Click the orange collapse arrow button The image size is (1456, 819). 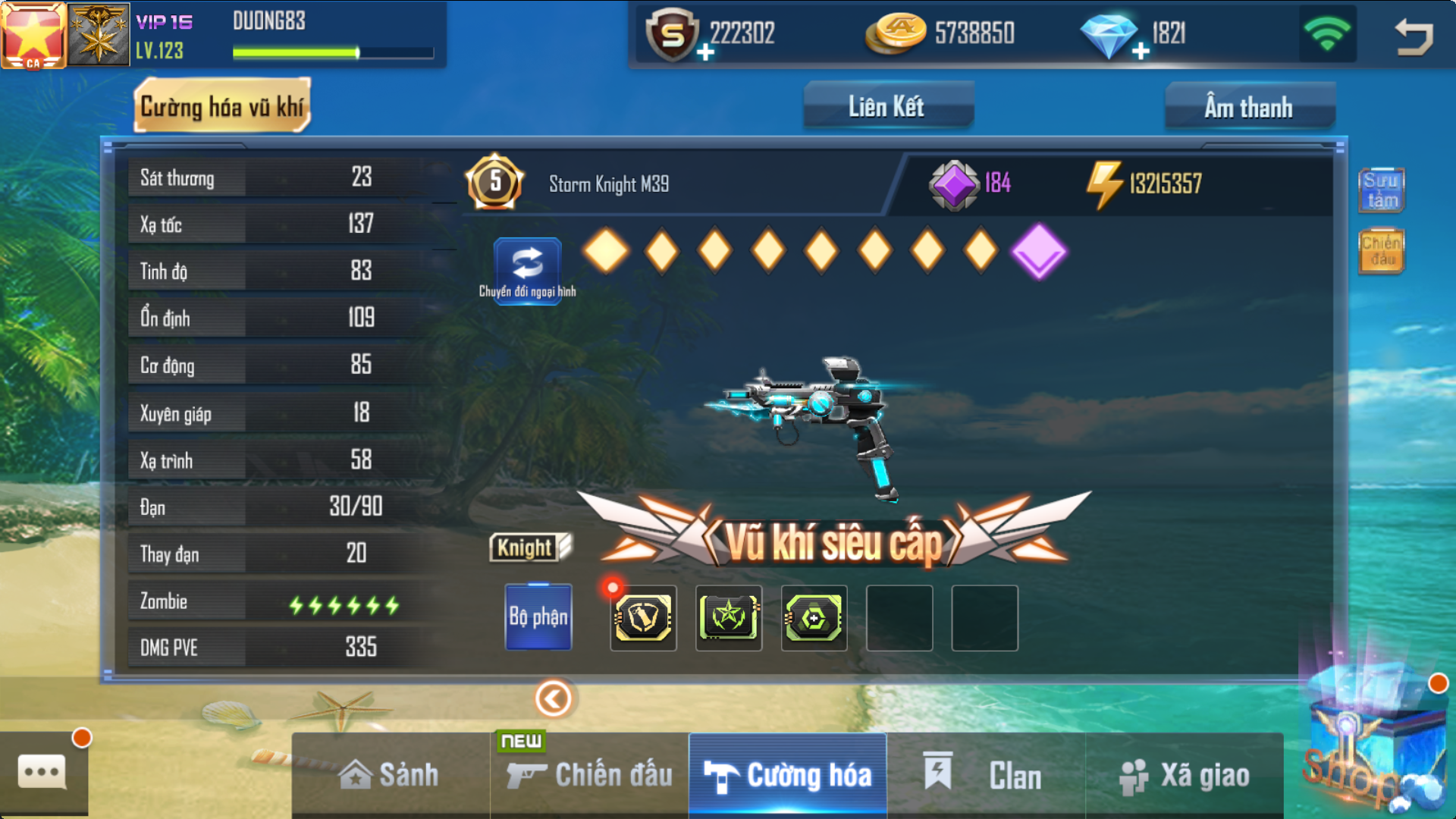[x=554, y=698]
